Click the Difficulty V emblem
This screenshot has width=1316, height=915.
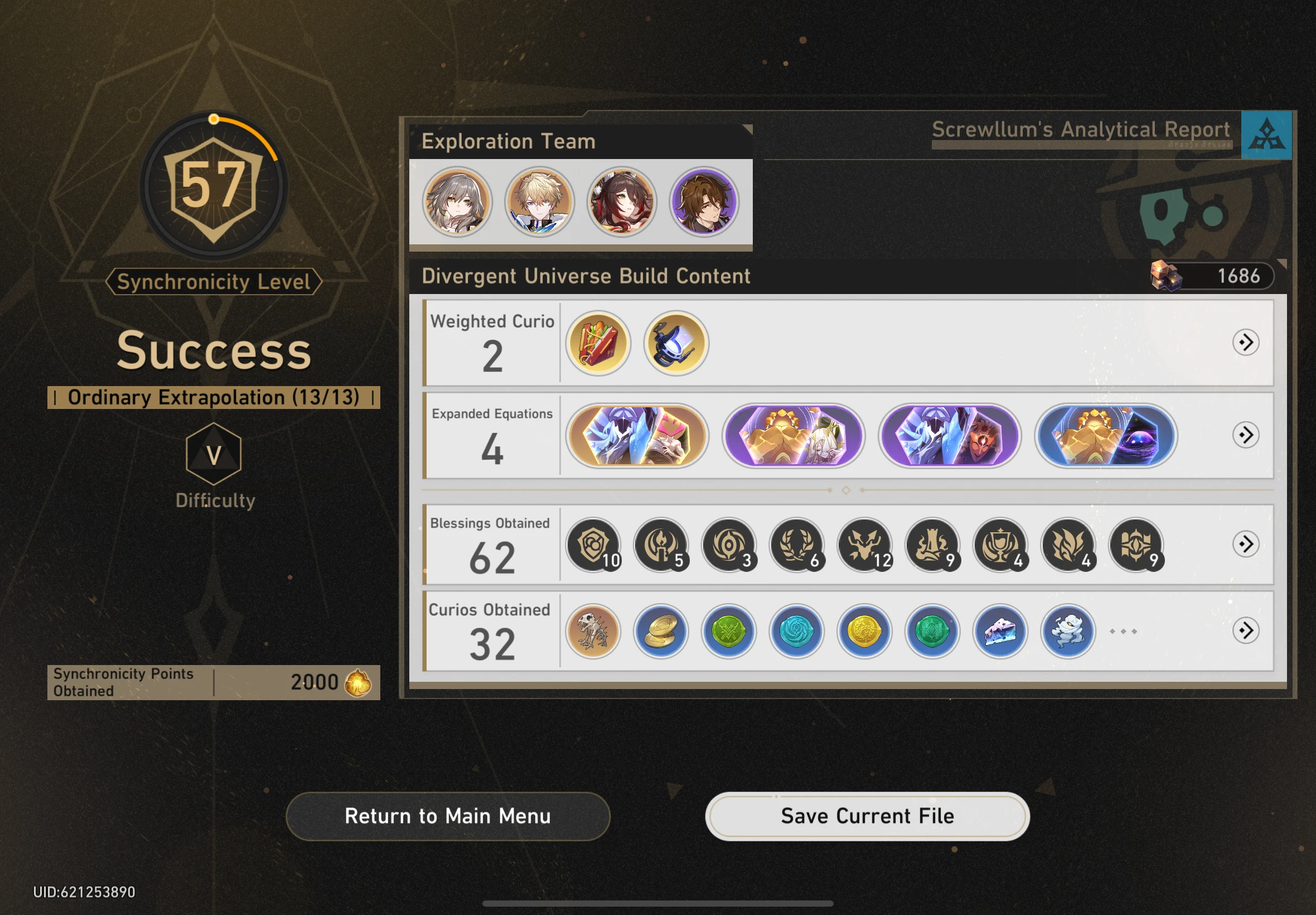215,456
